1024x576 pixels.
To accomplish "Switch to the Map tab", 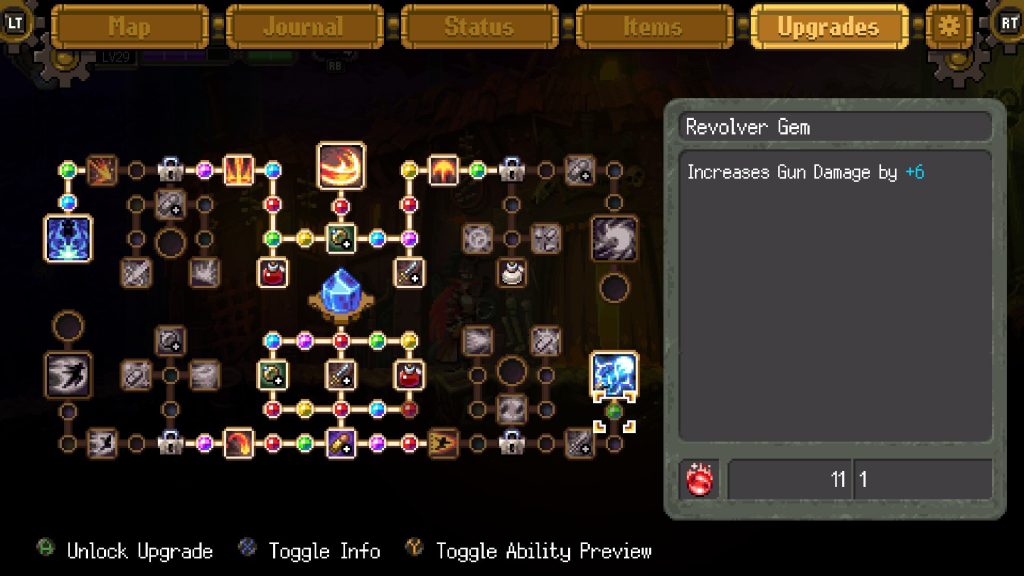I will tap(130, 27).
